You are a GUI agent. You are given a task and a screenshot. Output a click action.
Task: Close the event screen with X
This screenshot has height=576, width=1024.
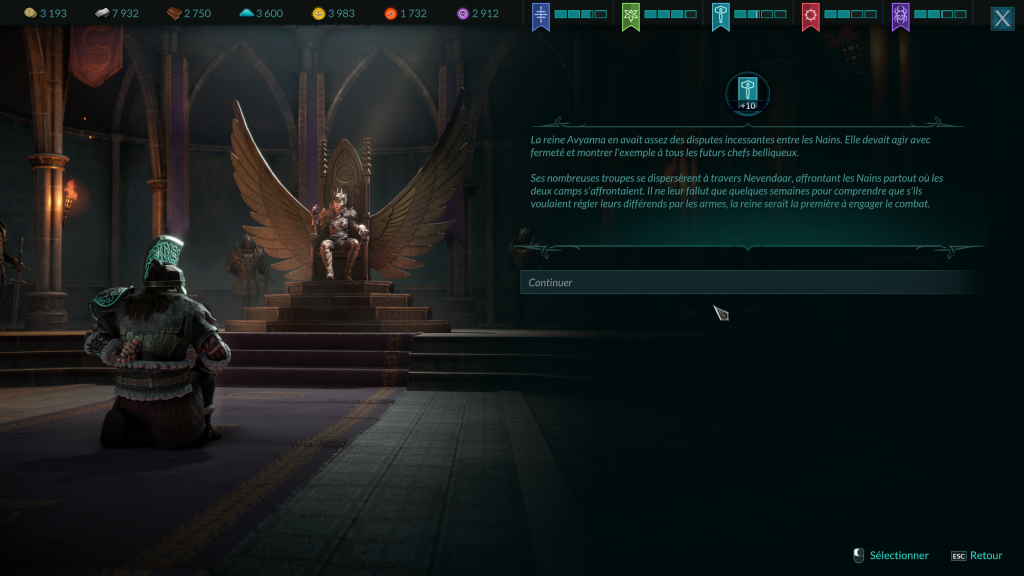1002,18
